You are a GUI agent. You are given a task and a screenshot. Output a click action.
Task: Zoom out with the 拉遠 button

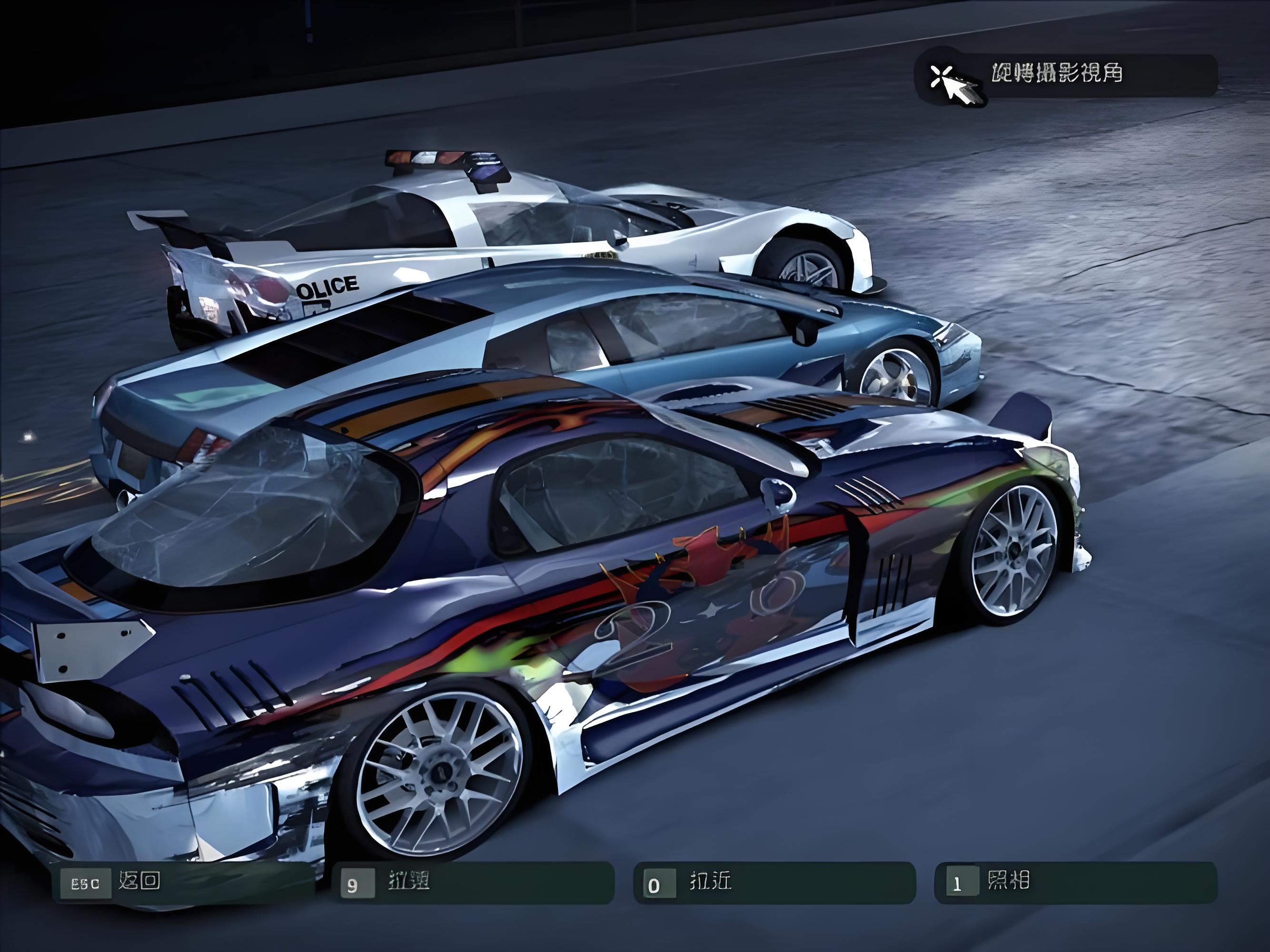click(x=472, y=883)
